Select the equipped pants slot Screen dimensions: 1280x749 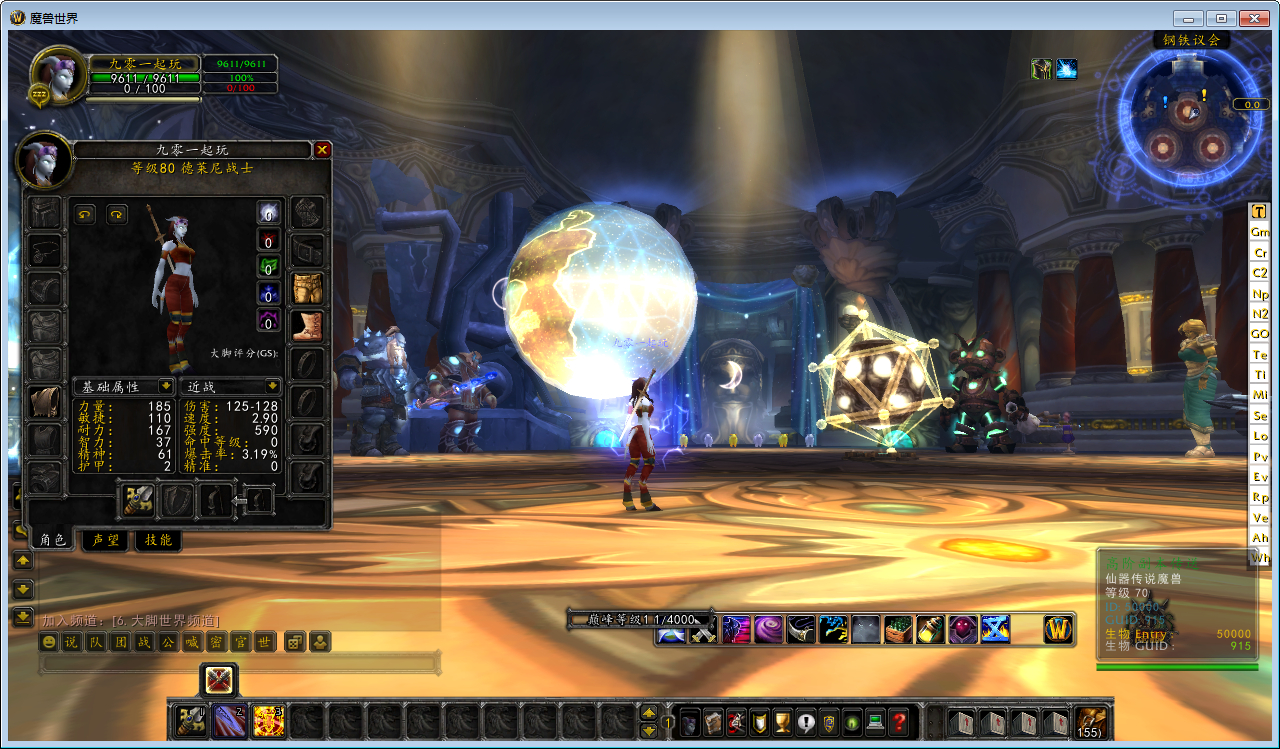pos(308,288)
